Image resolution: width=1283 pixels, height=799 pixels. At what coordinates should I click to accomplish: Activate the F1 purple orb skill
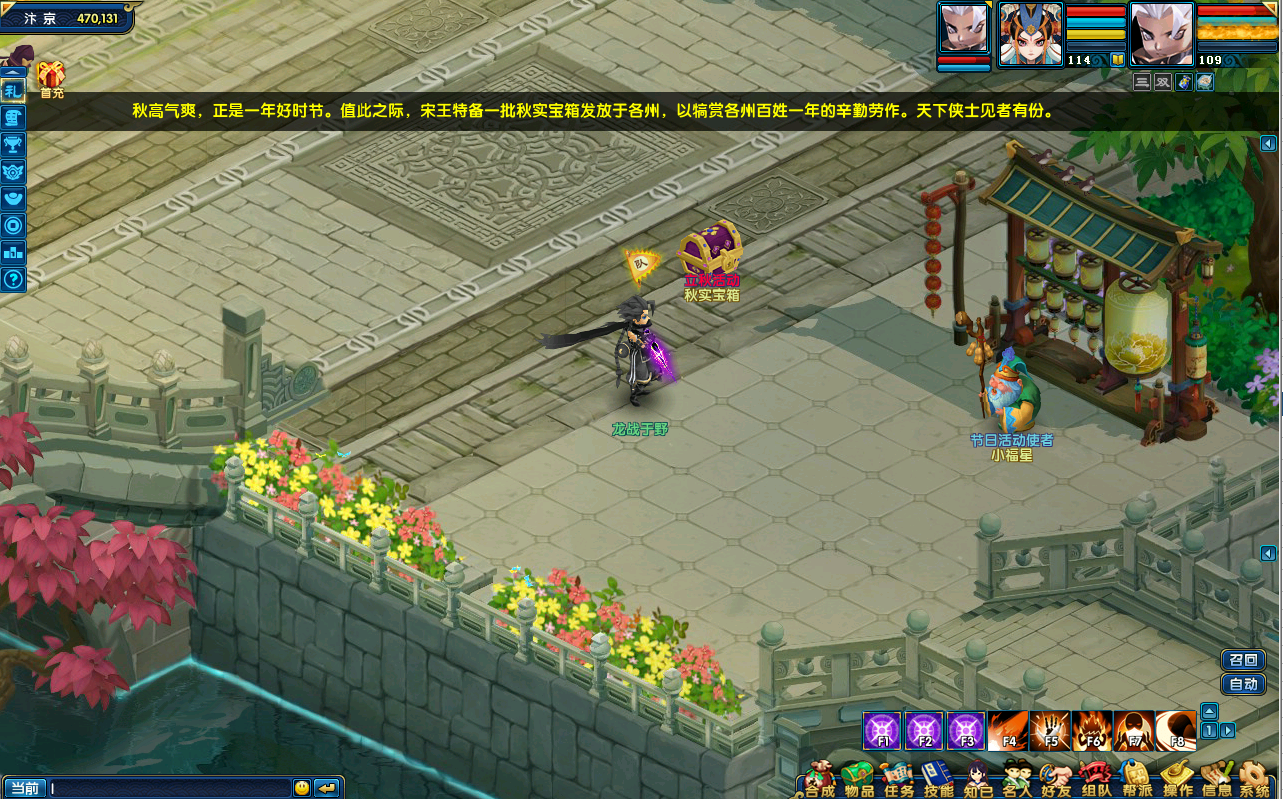tap(883, 731)
